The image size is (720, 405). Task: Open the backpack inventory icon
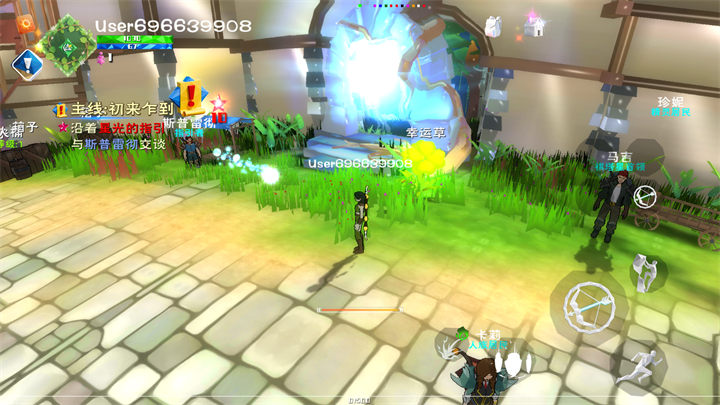(493, 25)
